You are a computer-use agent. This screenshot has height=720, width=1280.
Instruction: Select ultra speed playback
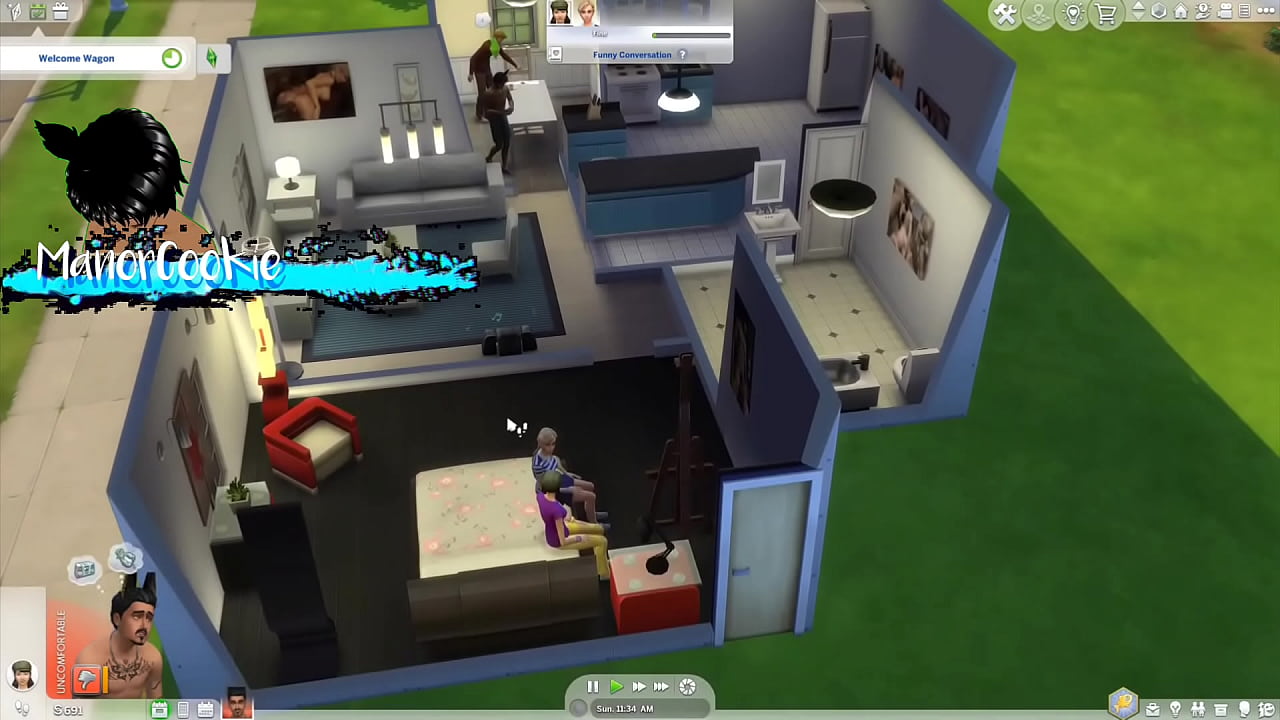[x=662, y=687]
